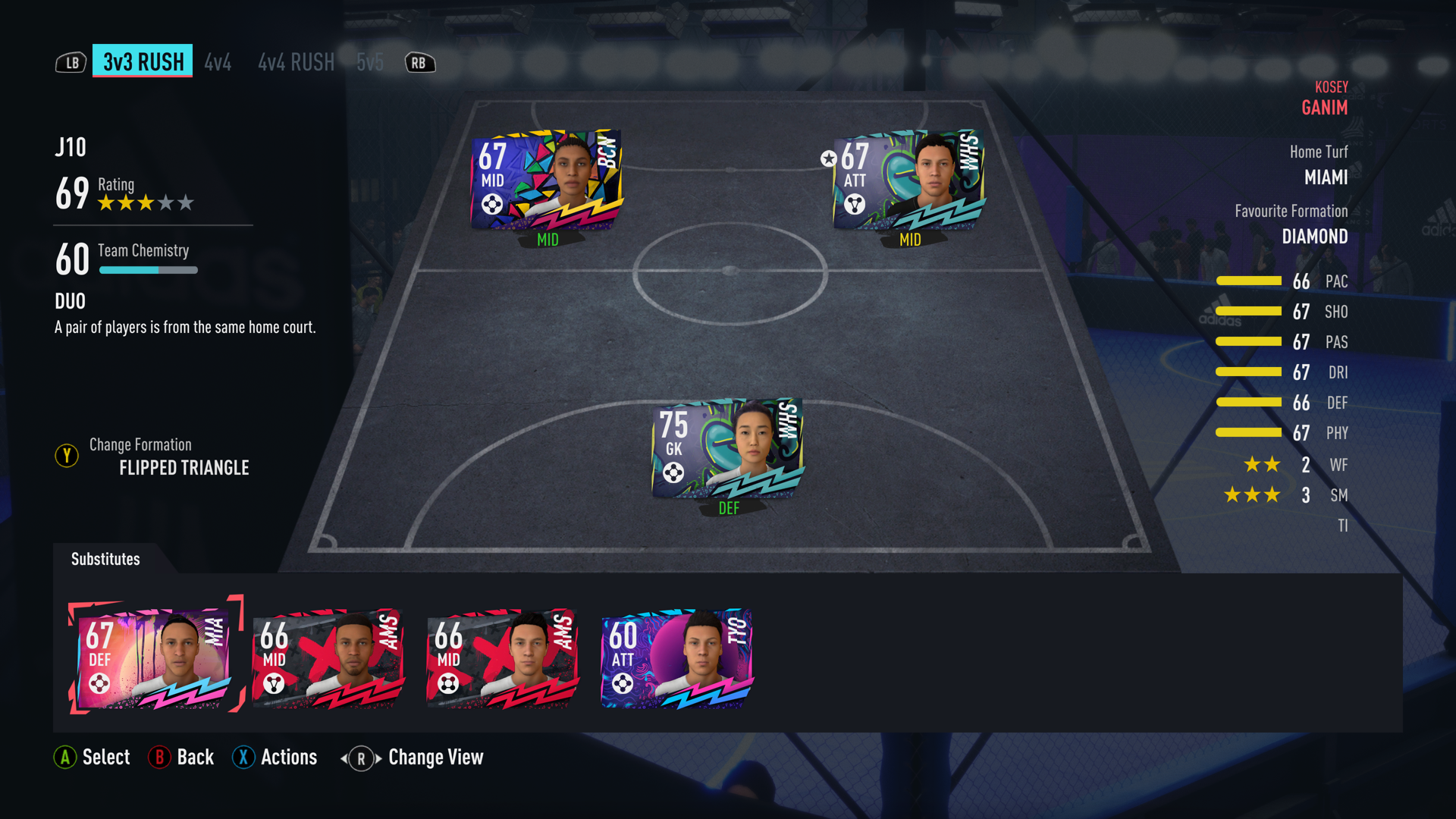The height and width of the screenshot is (819, 1456).
Task: Click the Substitutes section label
Action: point(105,559)
